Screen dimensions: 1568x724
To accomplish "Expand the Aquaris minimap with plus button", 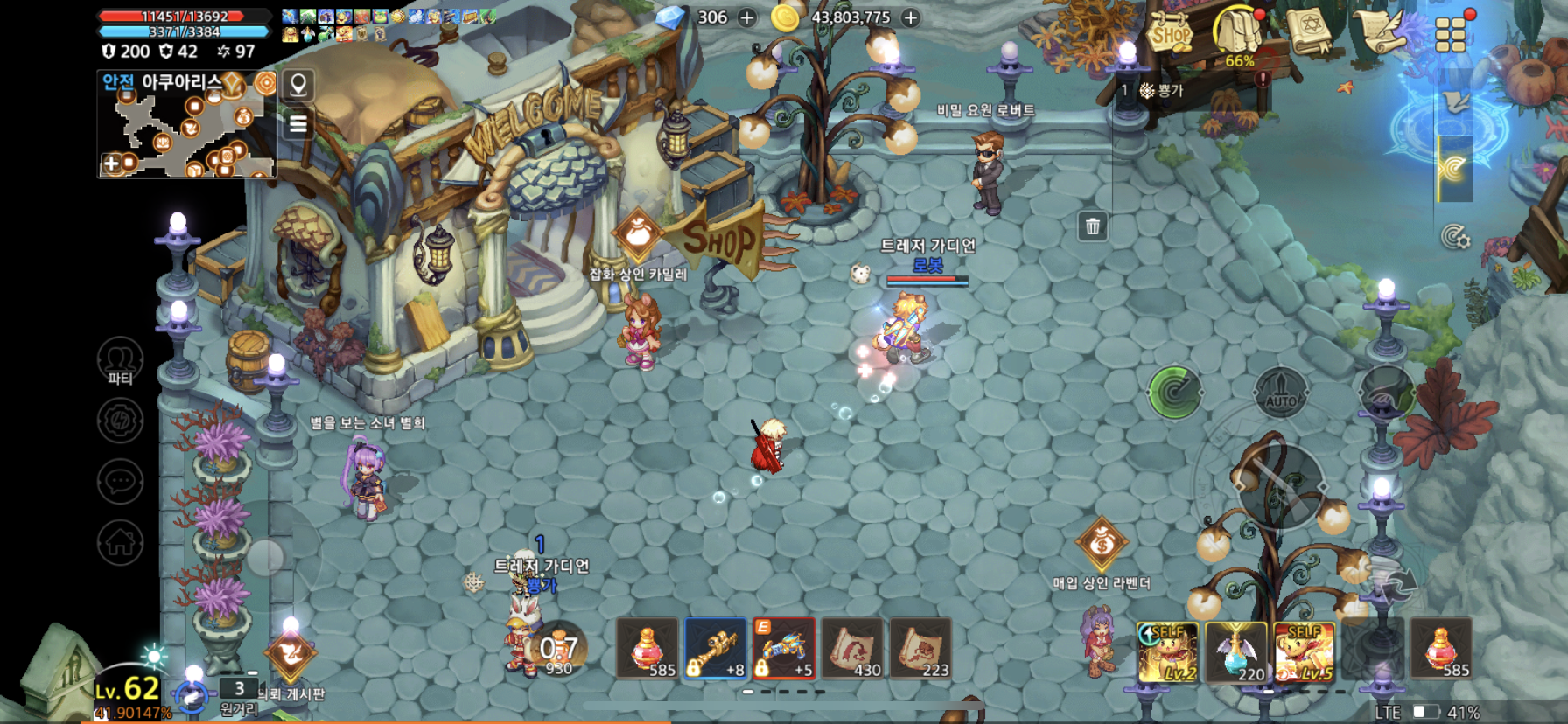I will click(x=111, y=164).
